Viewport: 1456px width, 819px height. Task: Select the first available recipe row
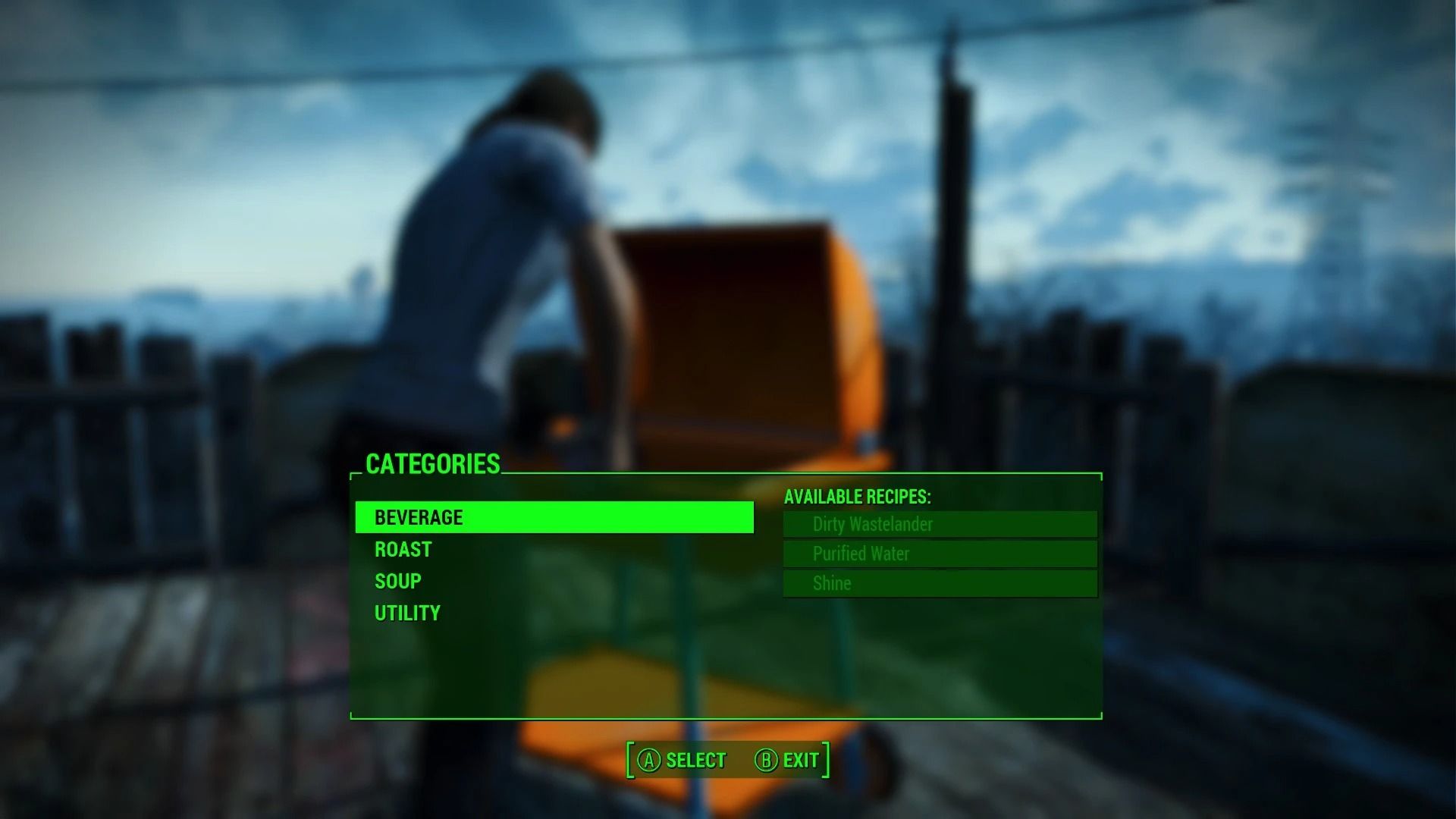coord(939,524)
